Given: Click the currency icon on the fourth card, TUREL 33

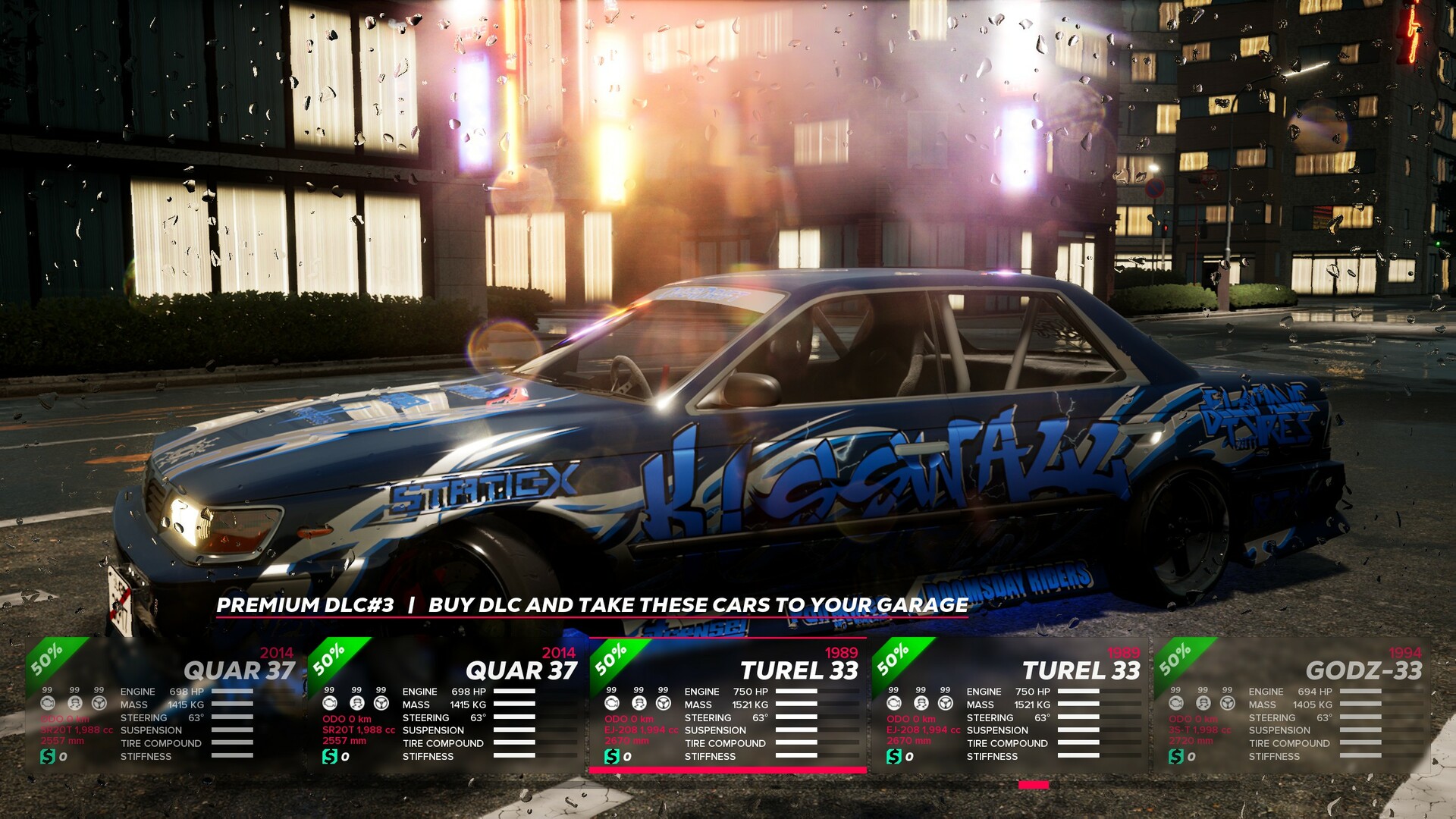Looking at the screenshot, I should click(x=893, y=755).
